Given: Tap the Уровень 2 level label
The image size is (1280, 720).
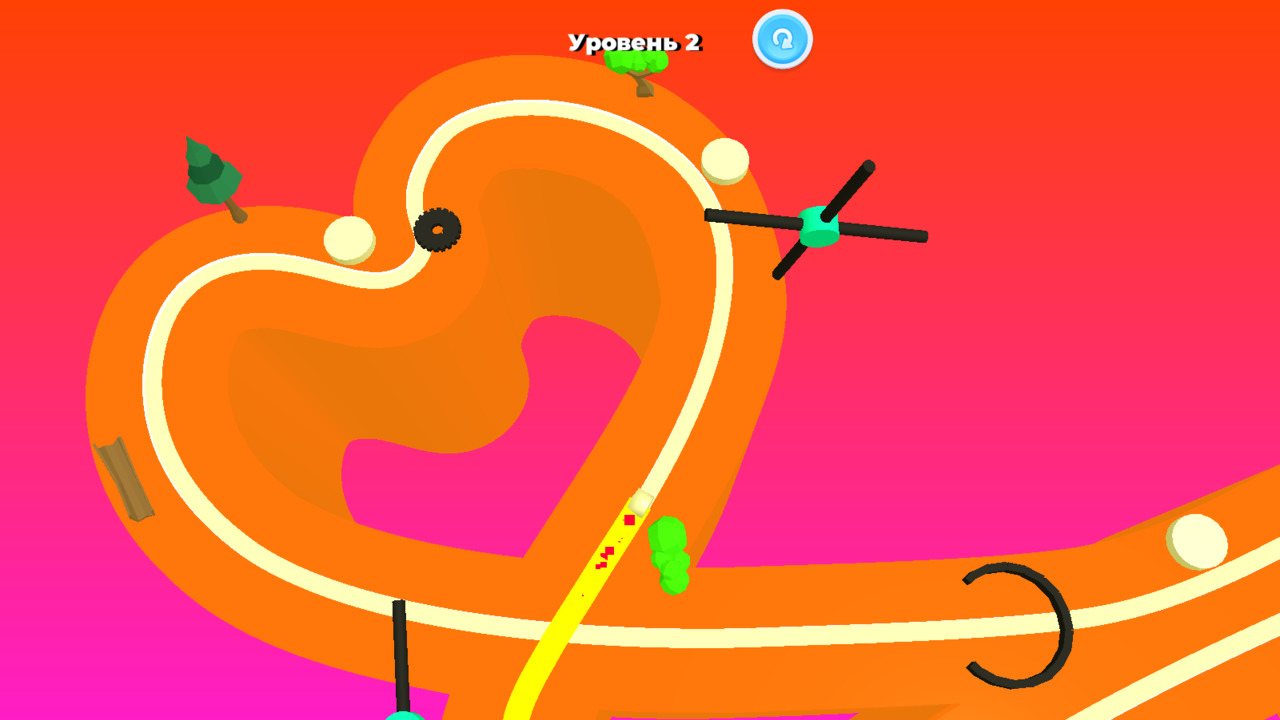Looking at the screenshot, I should (636, 41).
